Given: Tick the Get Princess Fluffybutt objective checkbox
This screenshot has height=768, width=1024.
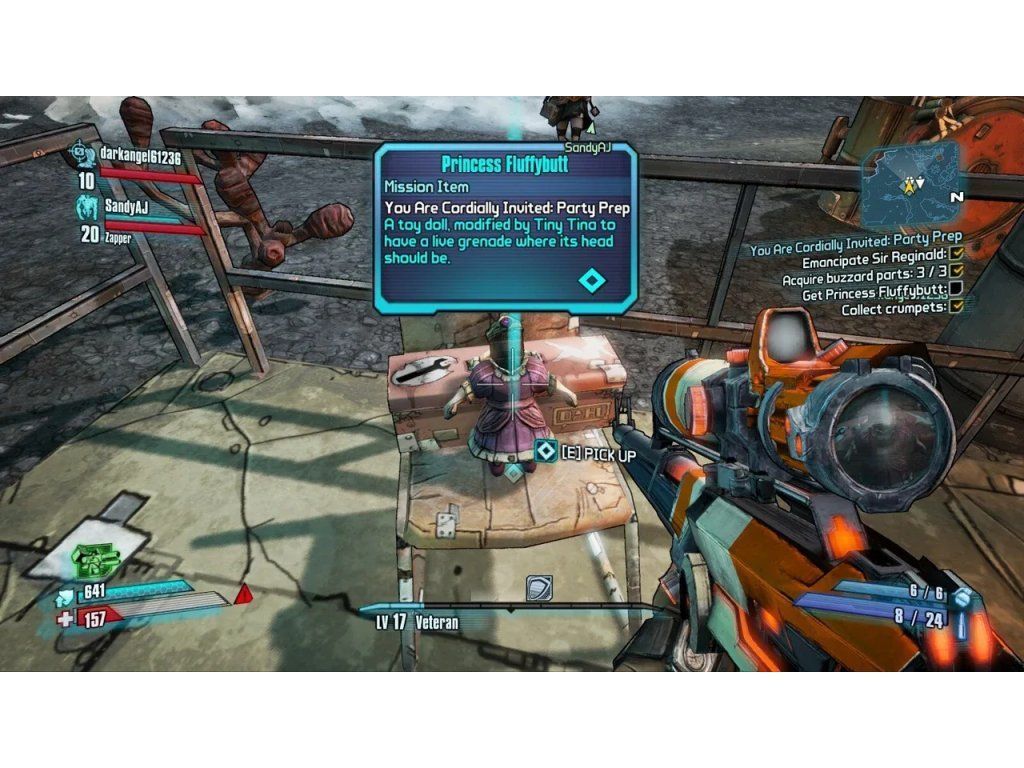Looking at the screenshot, I should click(956, 289).
